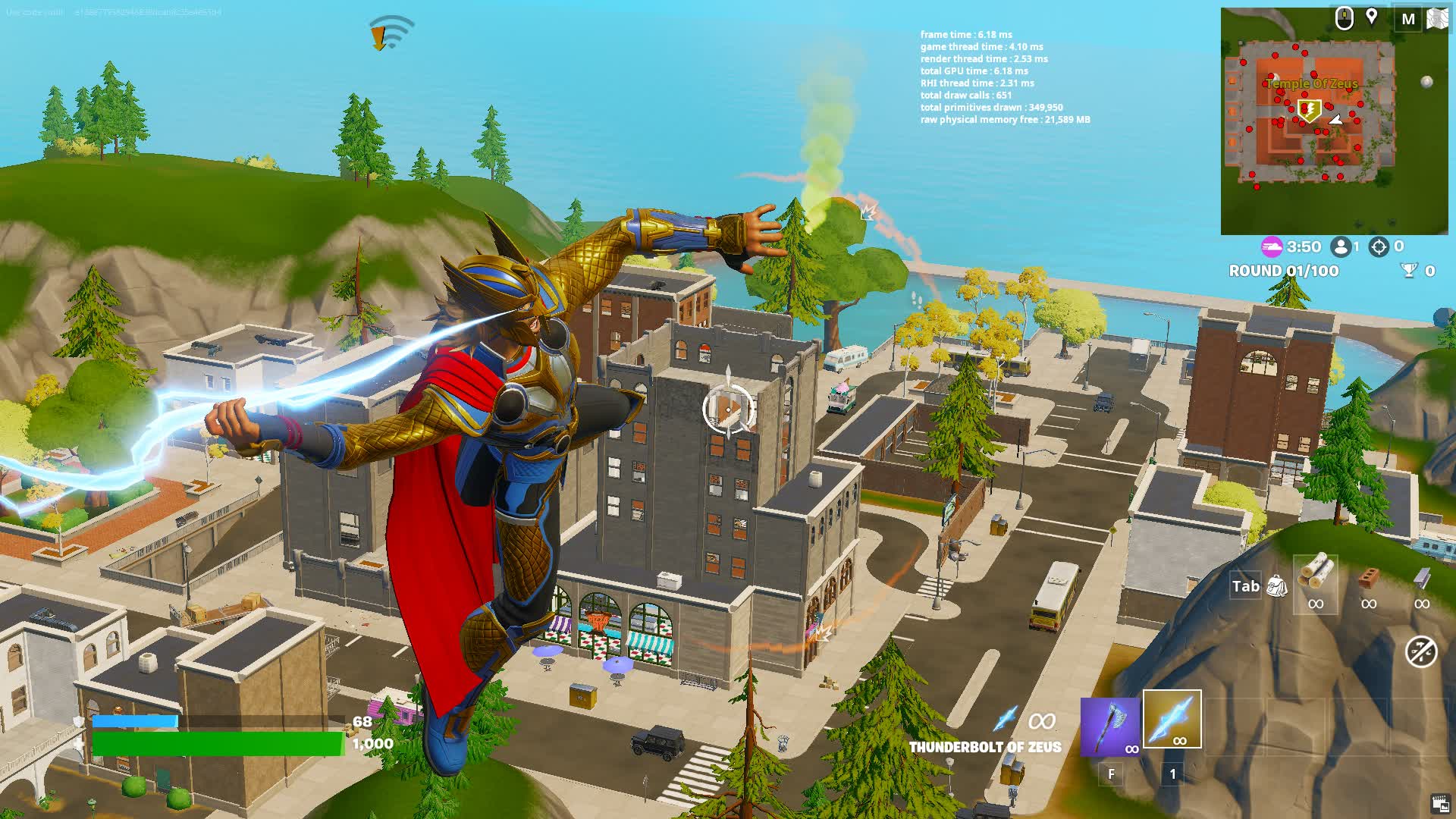The image size is (1456, 819).
Task: Click the crossed-out build tools icon
Action: [x=1420, y=651]
